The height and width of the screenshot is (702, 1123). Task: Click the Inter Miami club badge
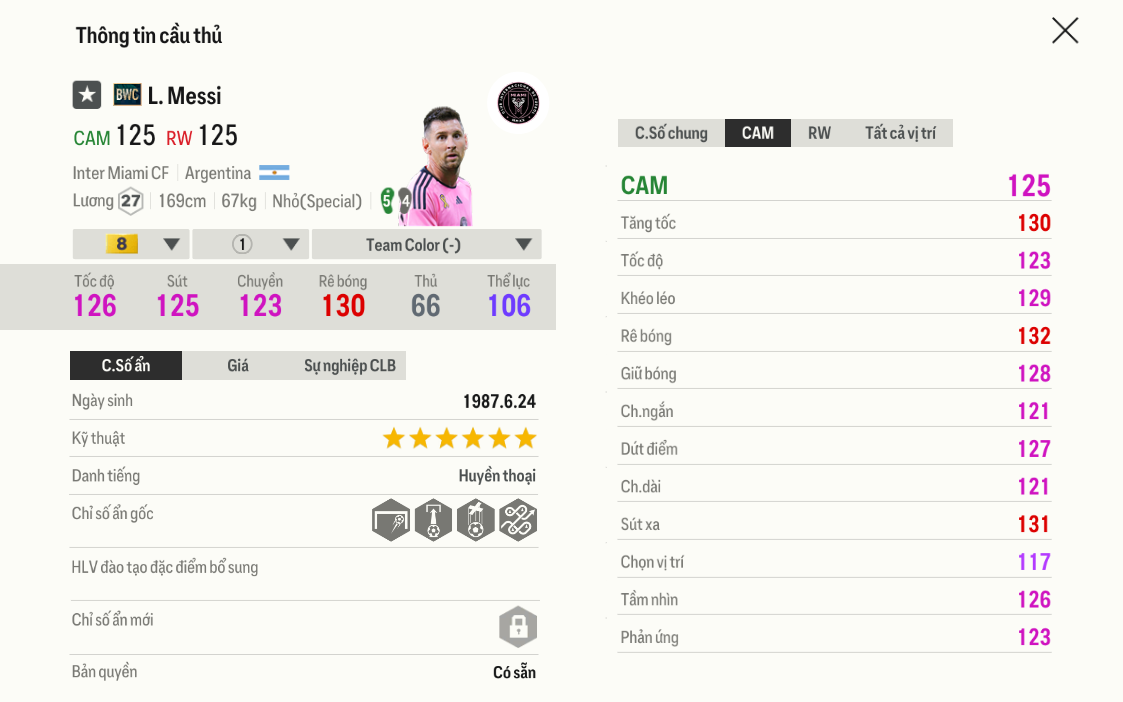(518, 102)
